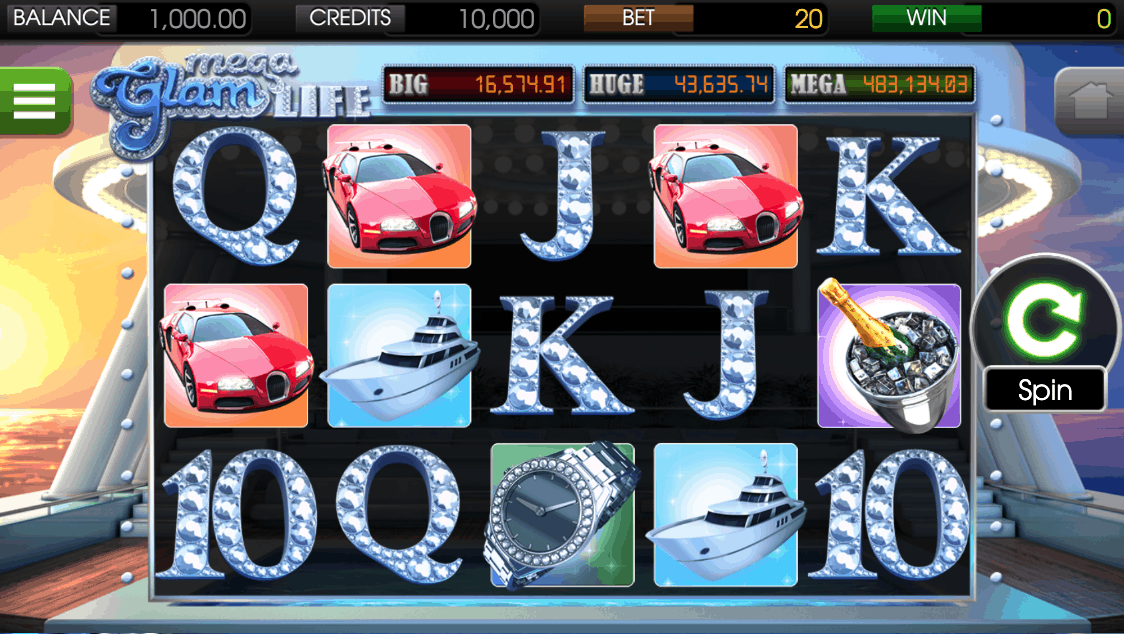Spin the reels with the green arrow button
The height and width of the screenshot is (634, 1124).
click(x=1045, y=319)
